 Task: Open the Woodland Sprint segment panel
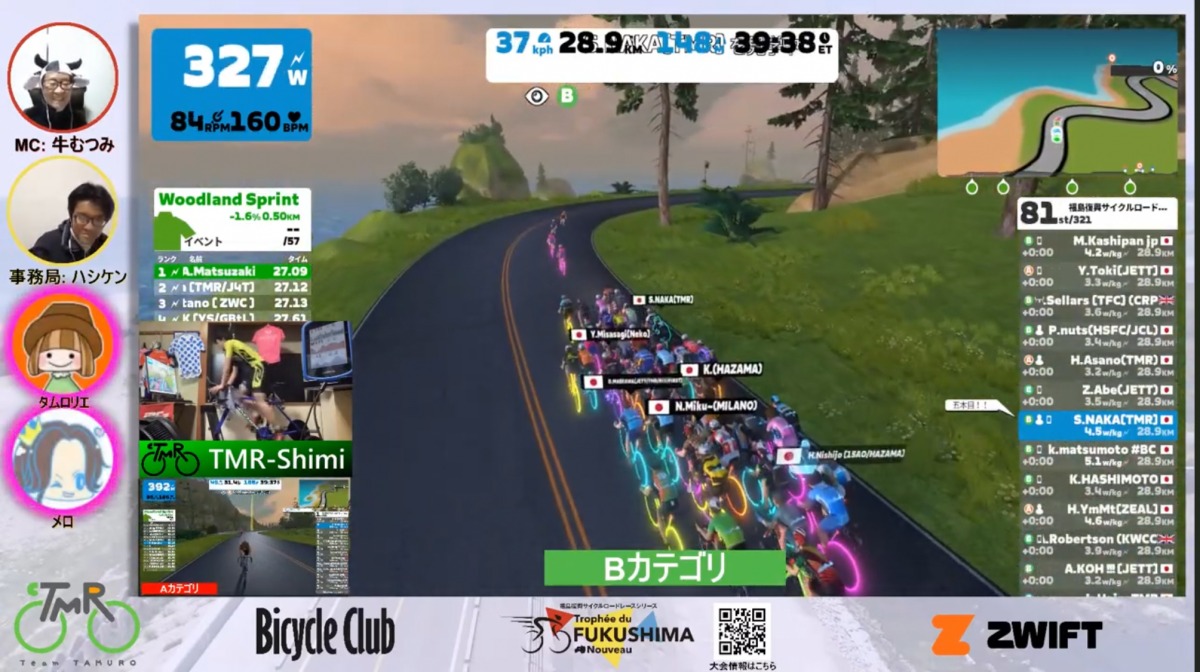(x=232, y=218)
